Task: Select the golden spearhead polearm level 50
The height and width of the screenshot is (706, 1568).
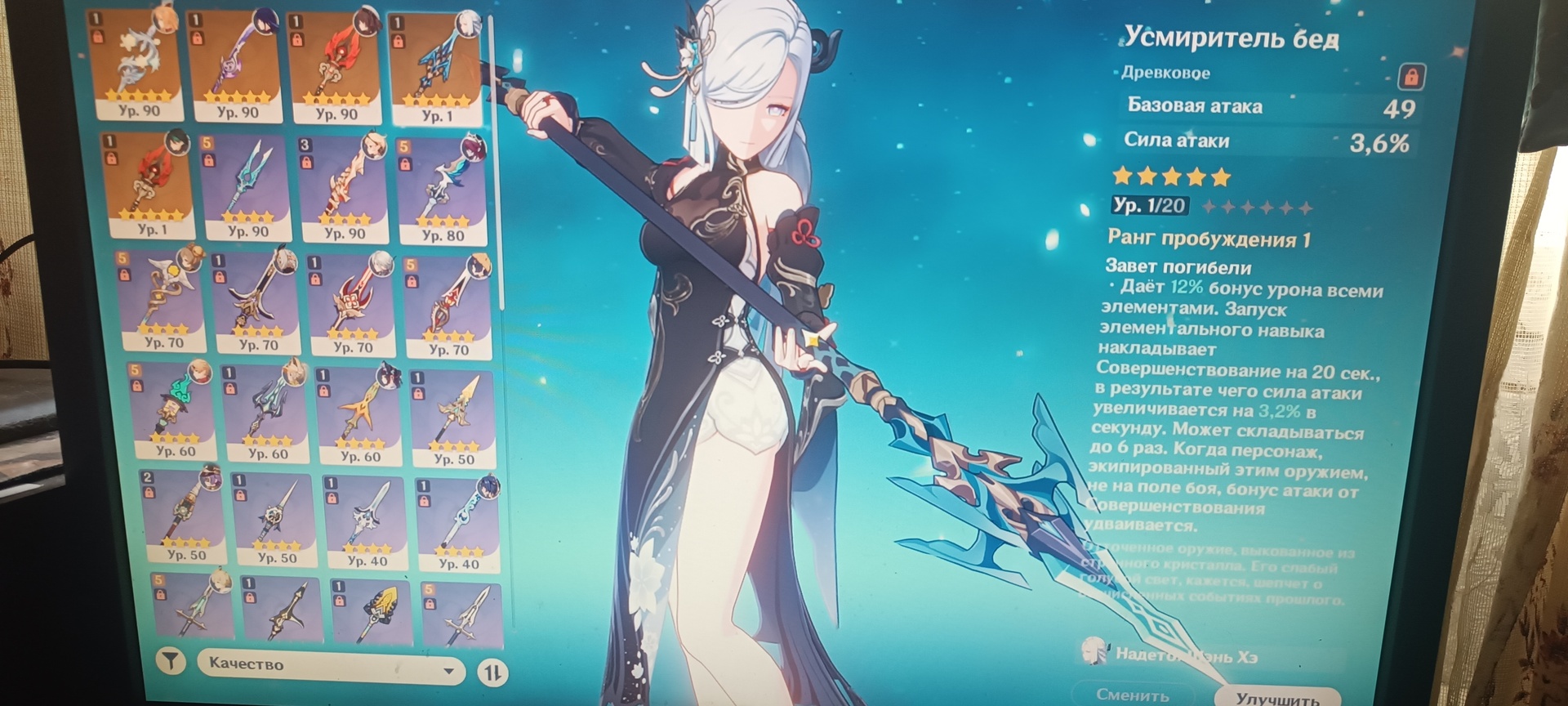Action: [x=454, y=416]
